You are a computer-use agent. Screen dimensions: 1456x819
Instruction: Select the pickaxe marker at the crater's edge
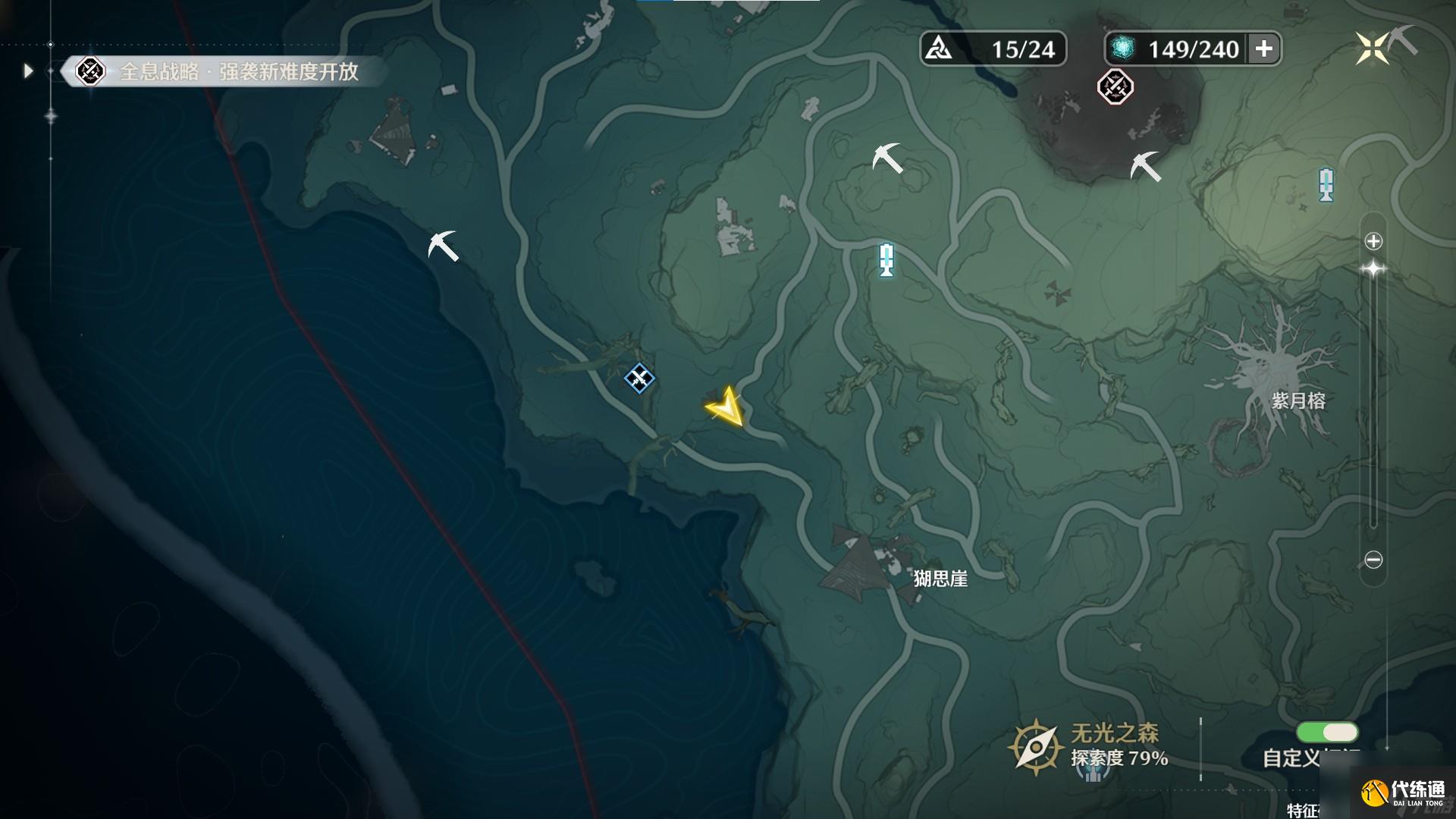[1145, 166]
